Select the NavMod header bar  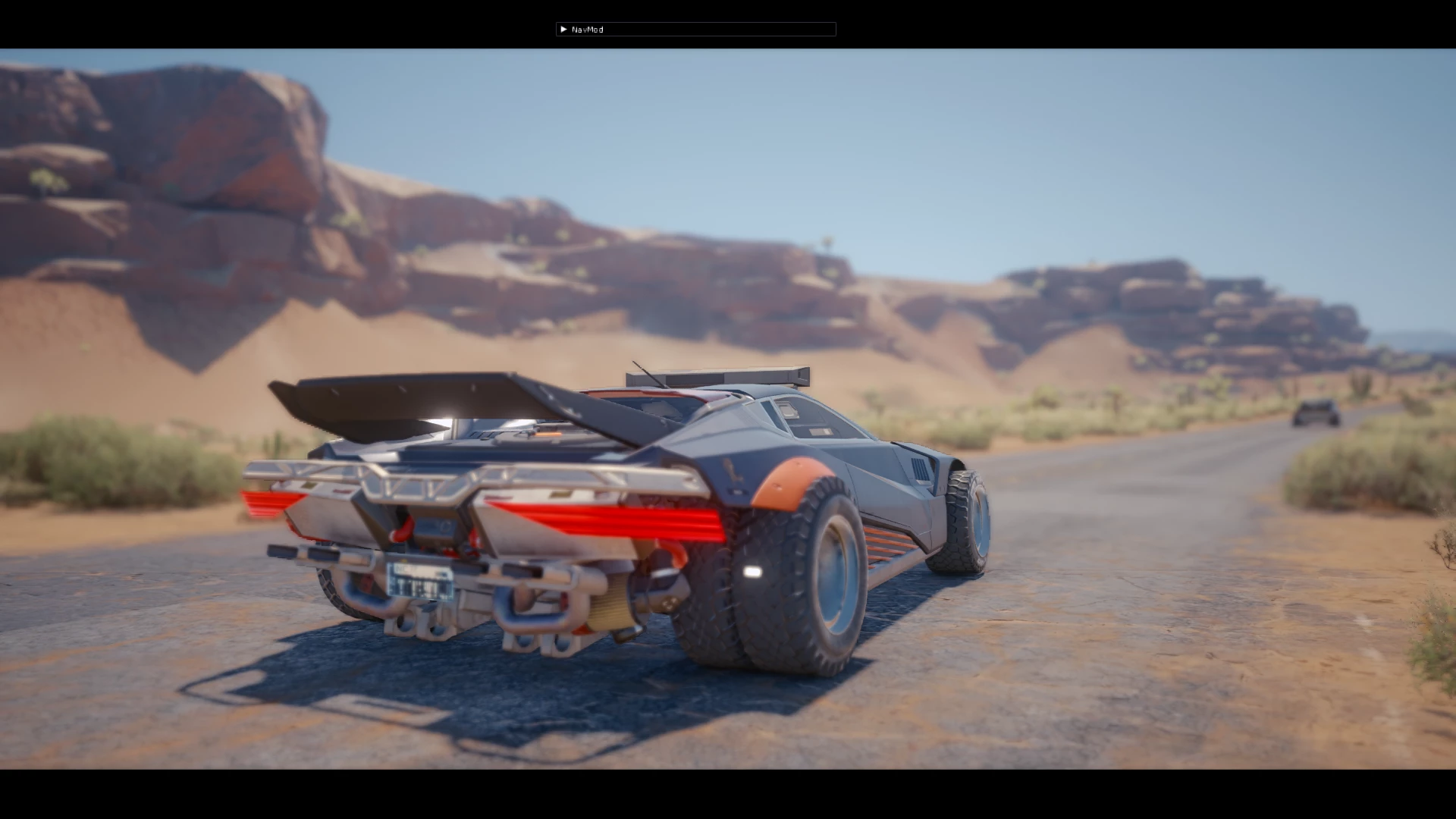[695, 29]
